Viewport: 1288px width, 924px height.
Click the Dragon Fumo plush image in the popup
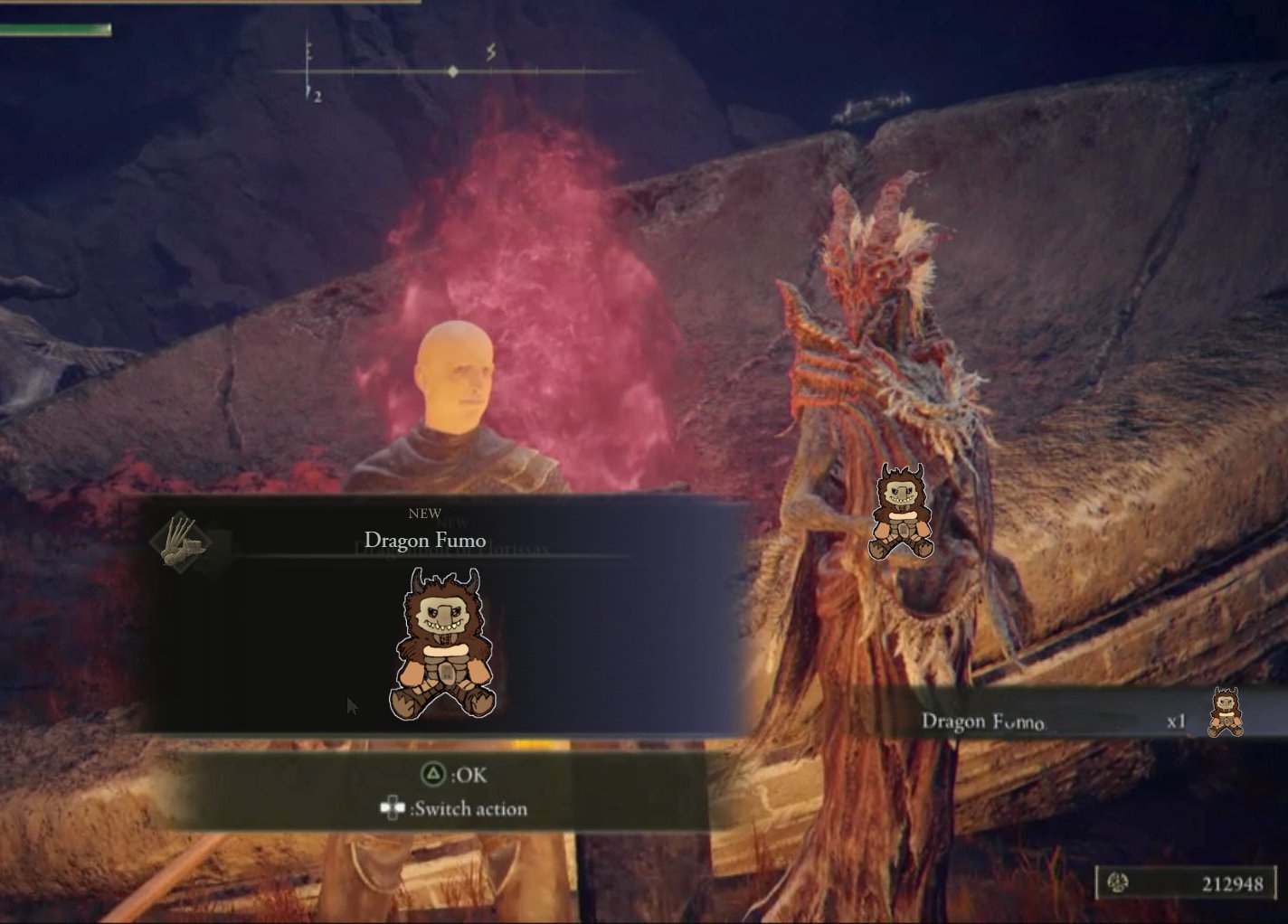(442, 645)
